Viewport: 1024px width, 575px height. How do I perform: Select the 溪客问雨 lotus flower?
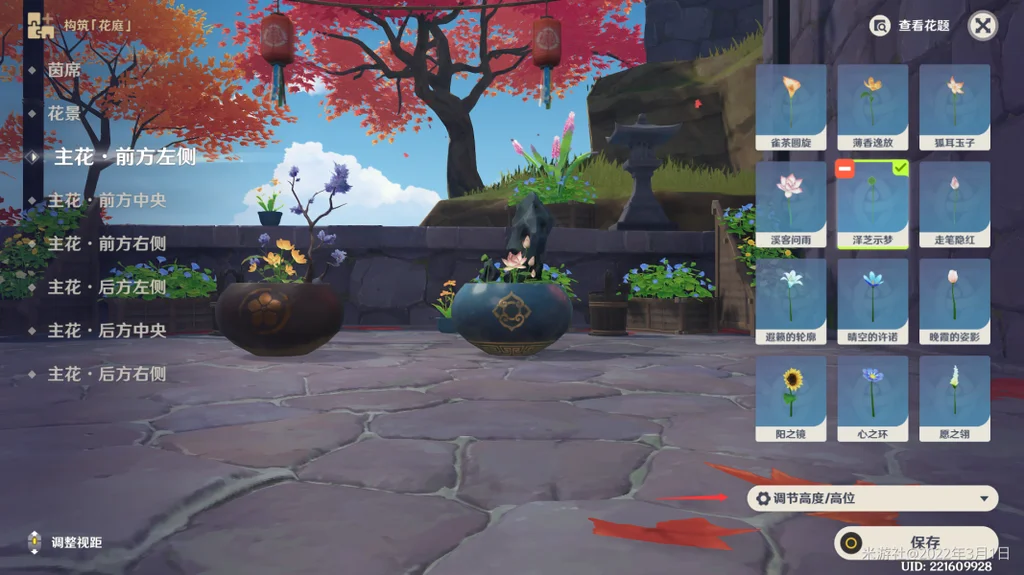(791, 204)
